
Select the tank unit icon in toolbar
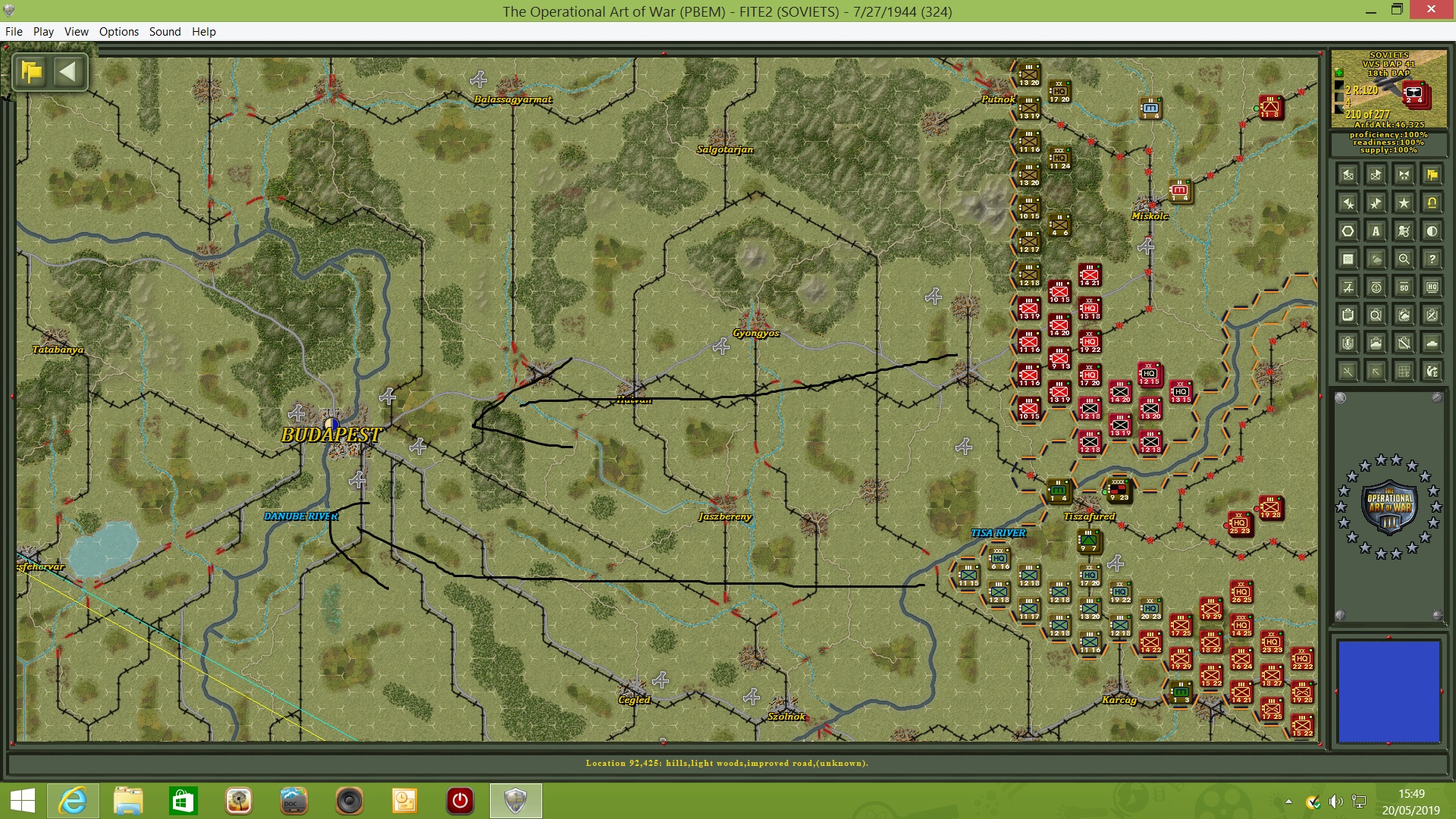(x=1432, y=343)
